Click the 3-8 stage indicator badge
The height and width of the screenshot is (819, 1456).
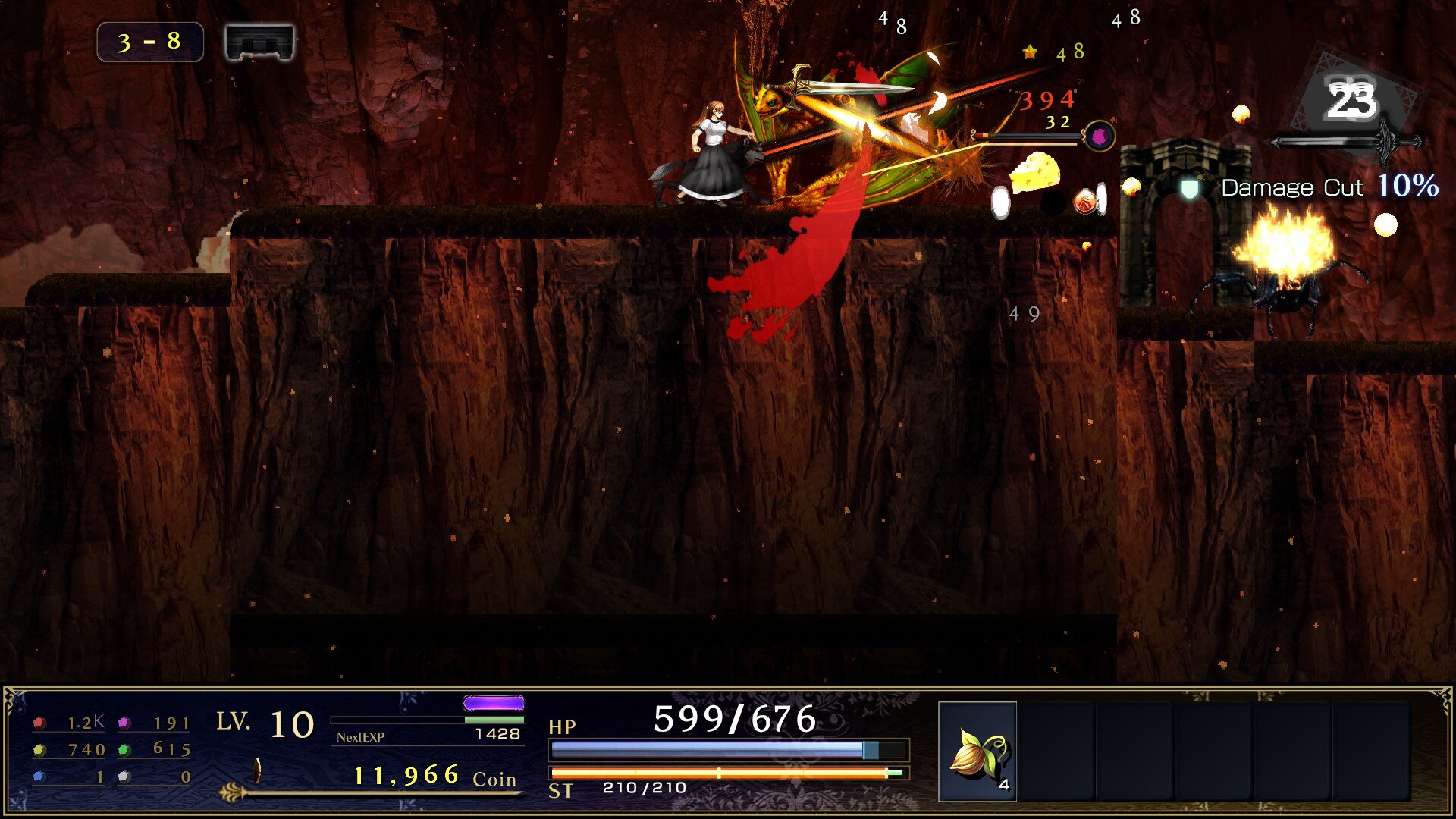149,42
